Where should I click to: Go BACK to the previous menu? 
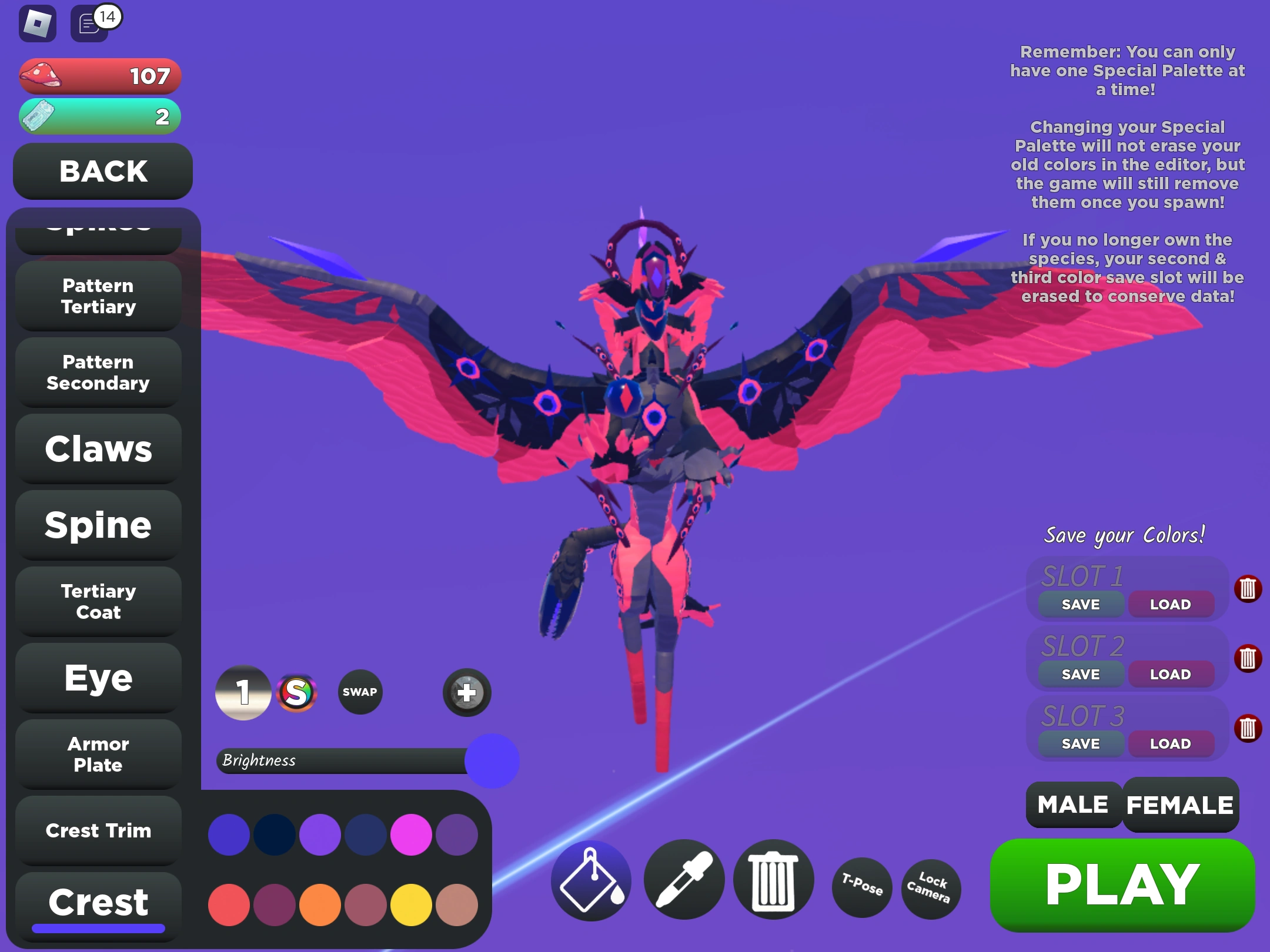pyautogui.click(x=102, y=172)
